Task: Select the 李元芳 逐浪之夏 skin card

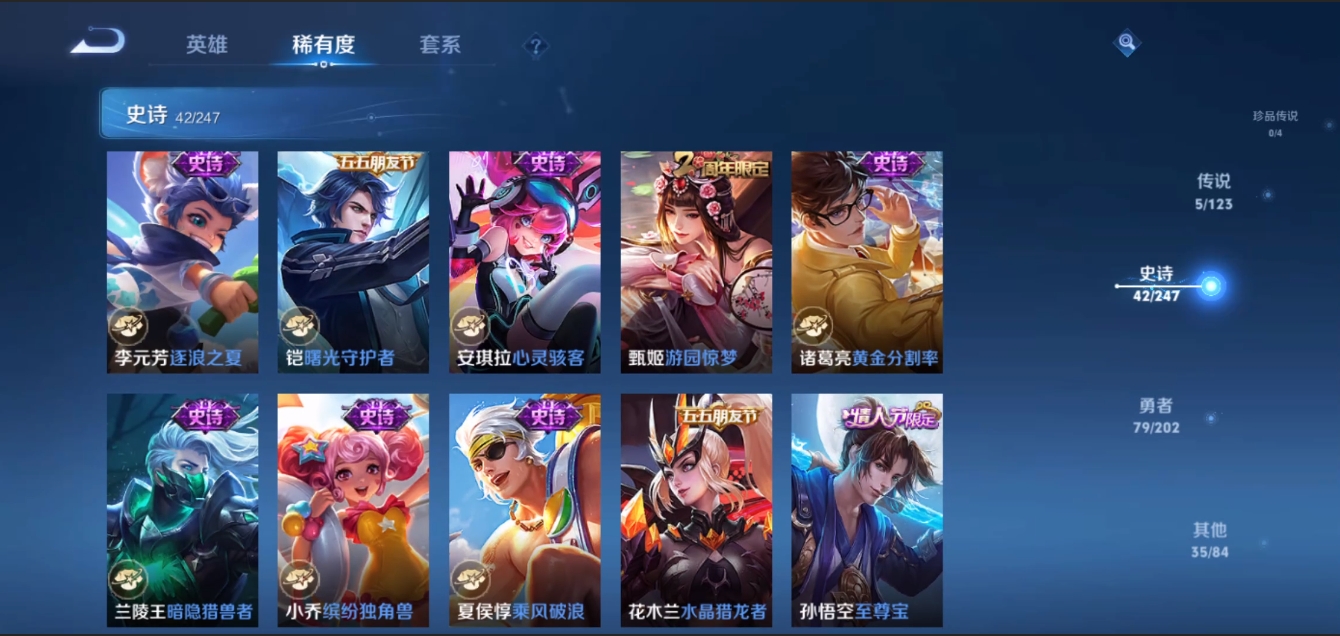Action: click(182, 262)
